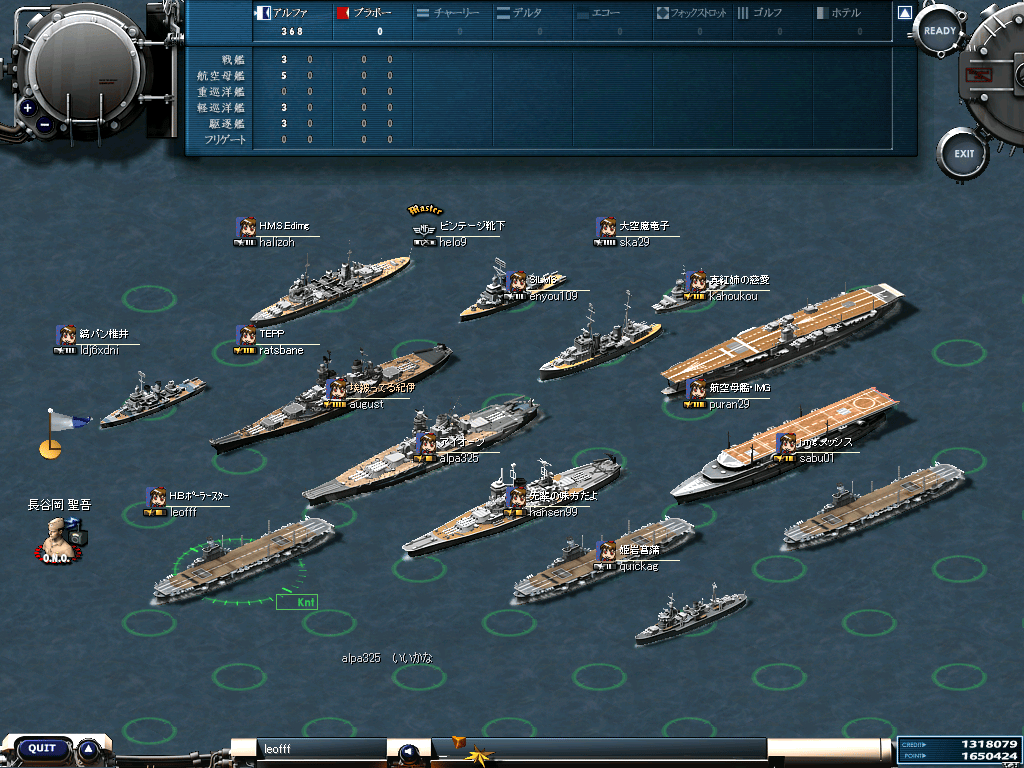Choose the チャーリー team slot
Screen dimensions: 1024x768
click(450, 14)
